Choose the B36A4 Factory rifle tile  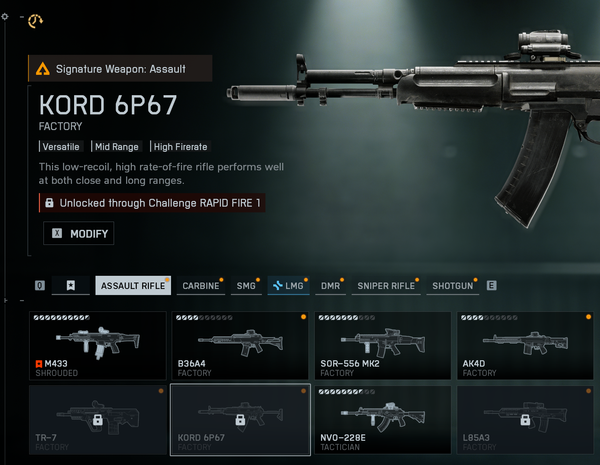pyautogui.click(x=240, y=345)
